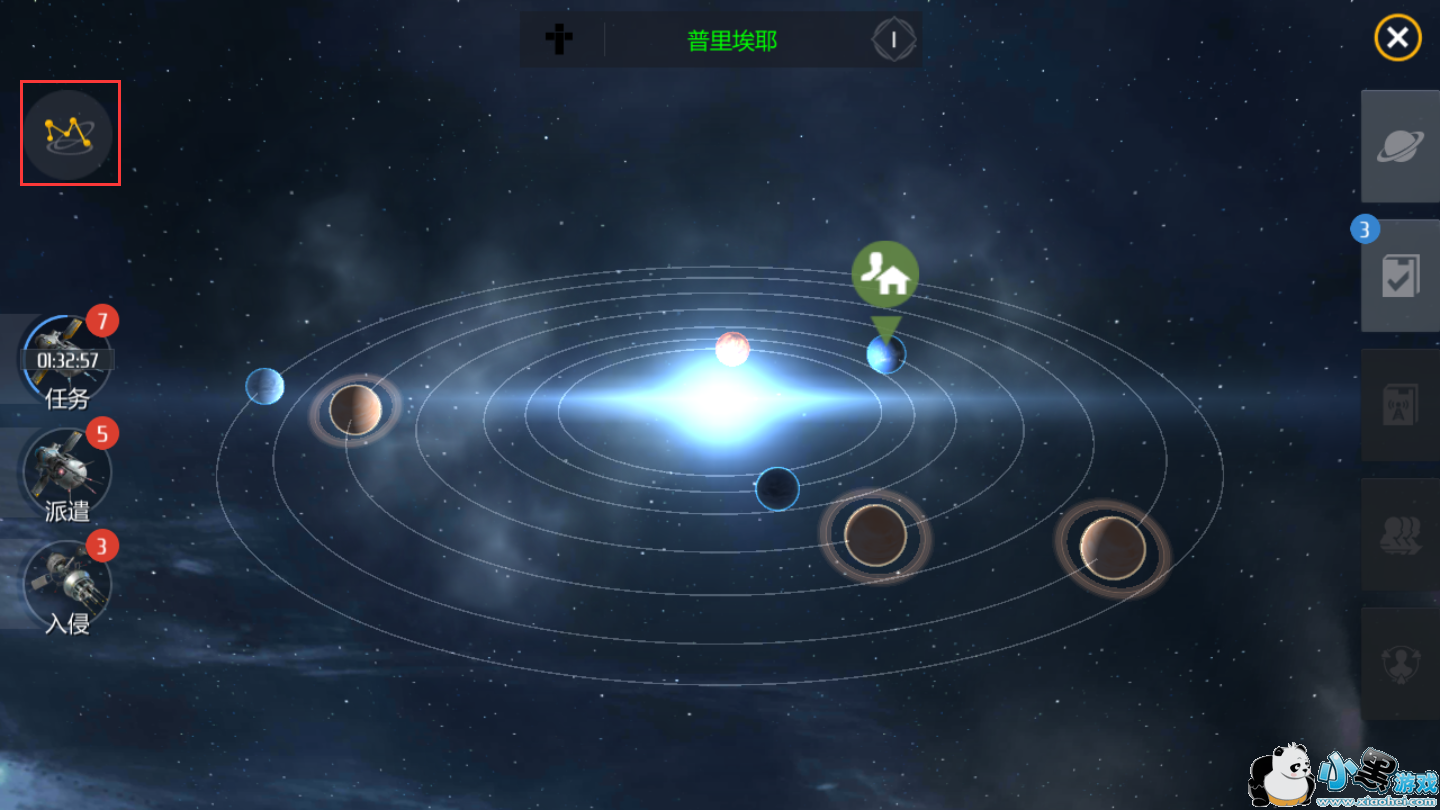Screen dimensions: 1440x810
Task: Click the black cross faction emblem
Action: (559, 40)
